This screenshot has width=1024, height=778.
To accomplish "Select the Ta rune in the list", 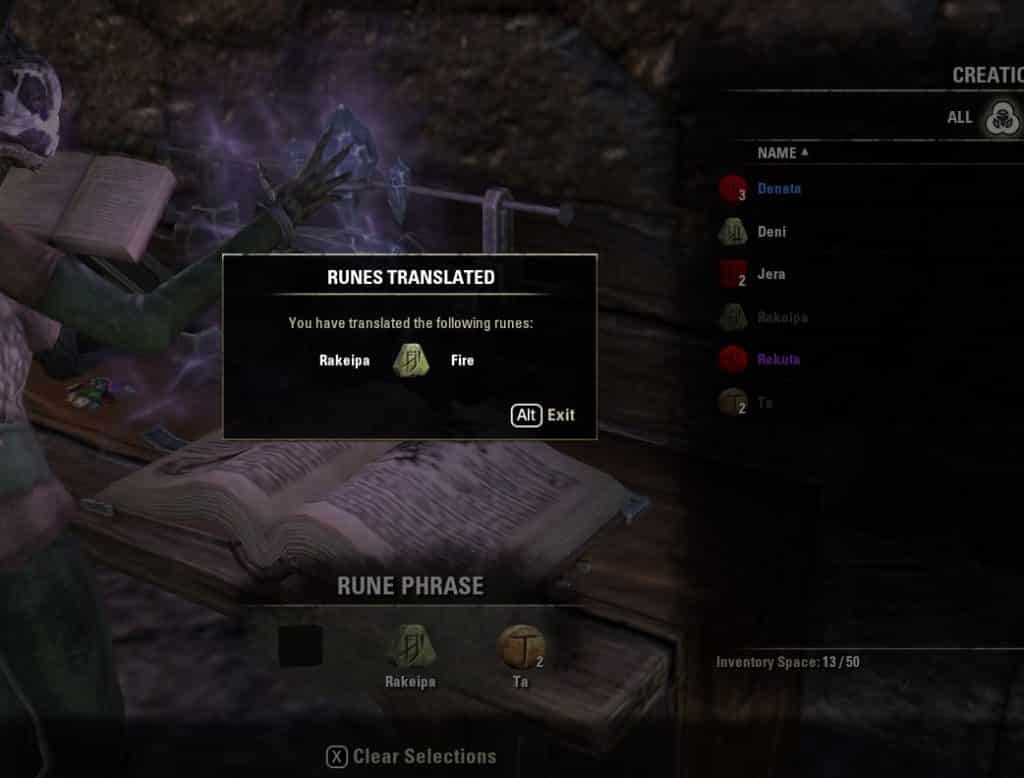I will click(x=765, y=402).
